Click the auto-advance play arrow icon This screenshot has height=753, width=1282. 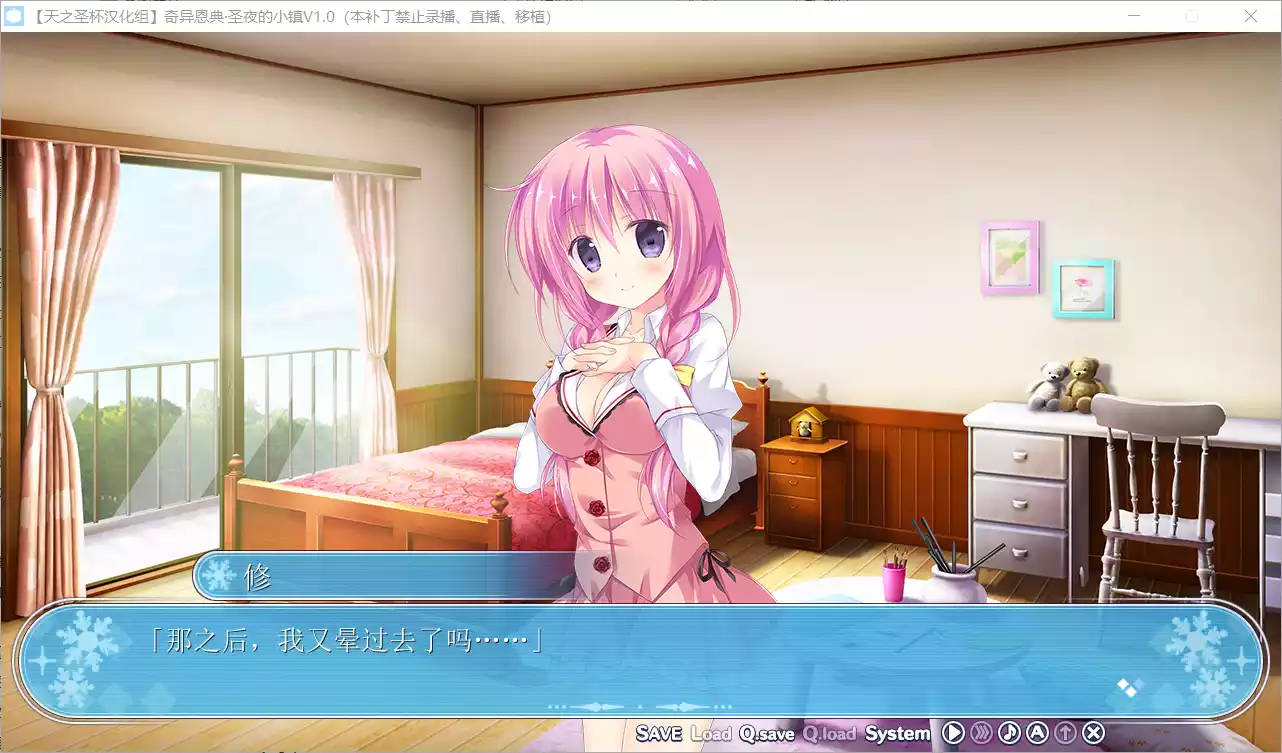953,733
